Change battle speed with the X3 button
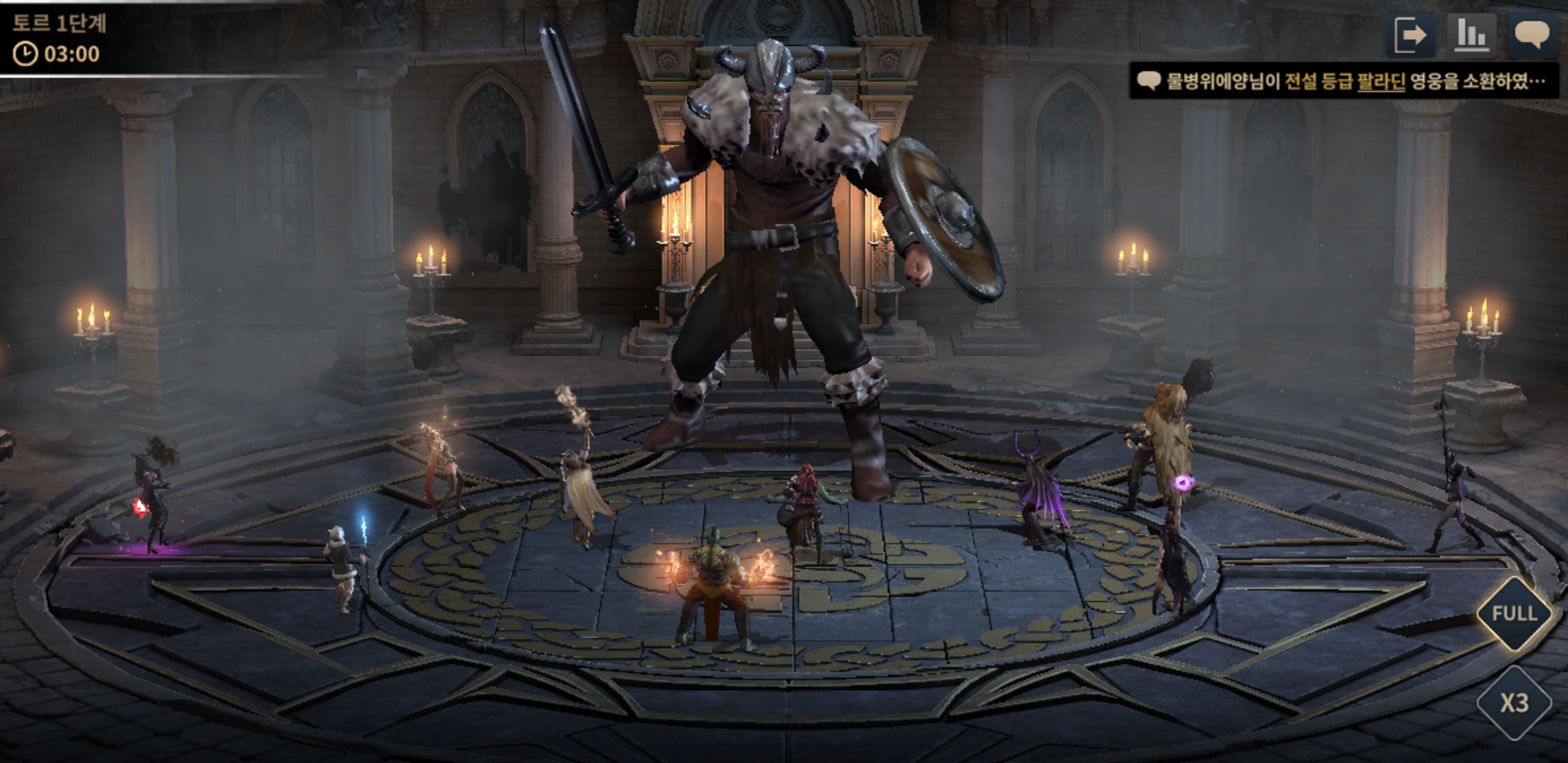Screen dimensions: 1568x763 pos(1514,703)
